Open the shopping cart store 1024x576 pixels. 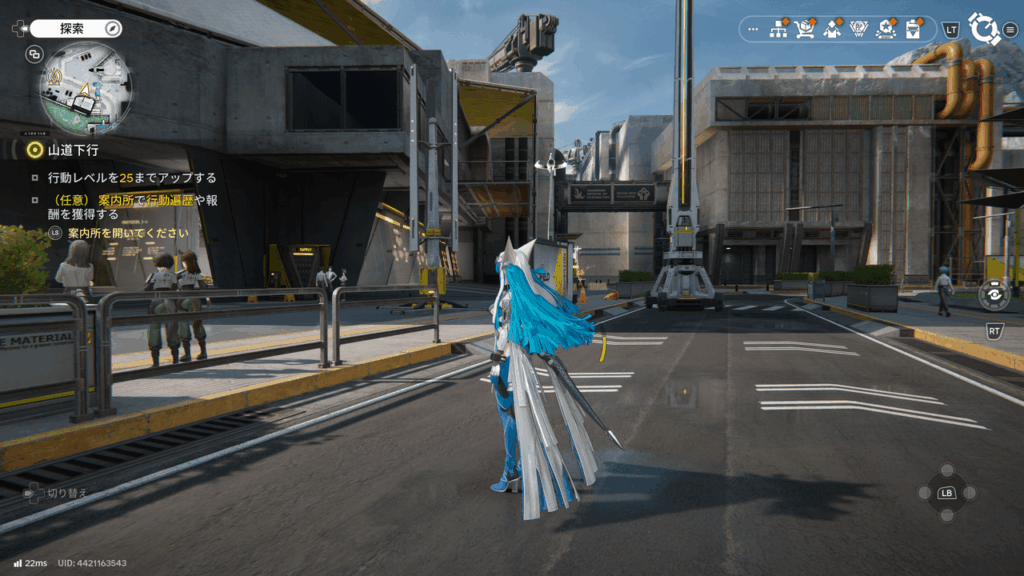805,29
